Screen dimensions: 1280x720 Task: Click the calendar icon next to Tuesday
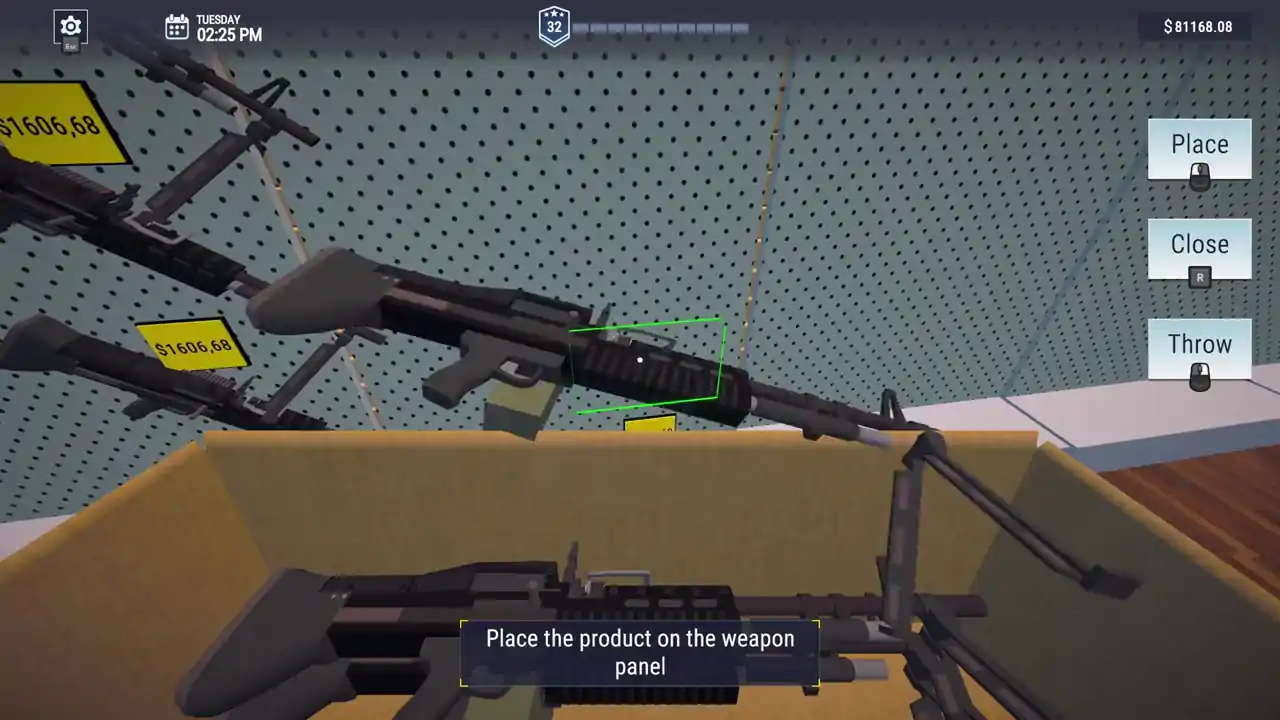point(177,27)
